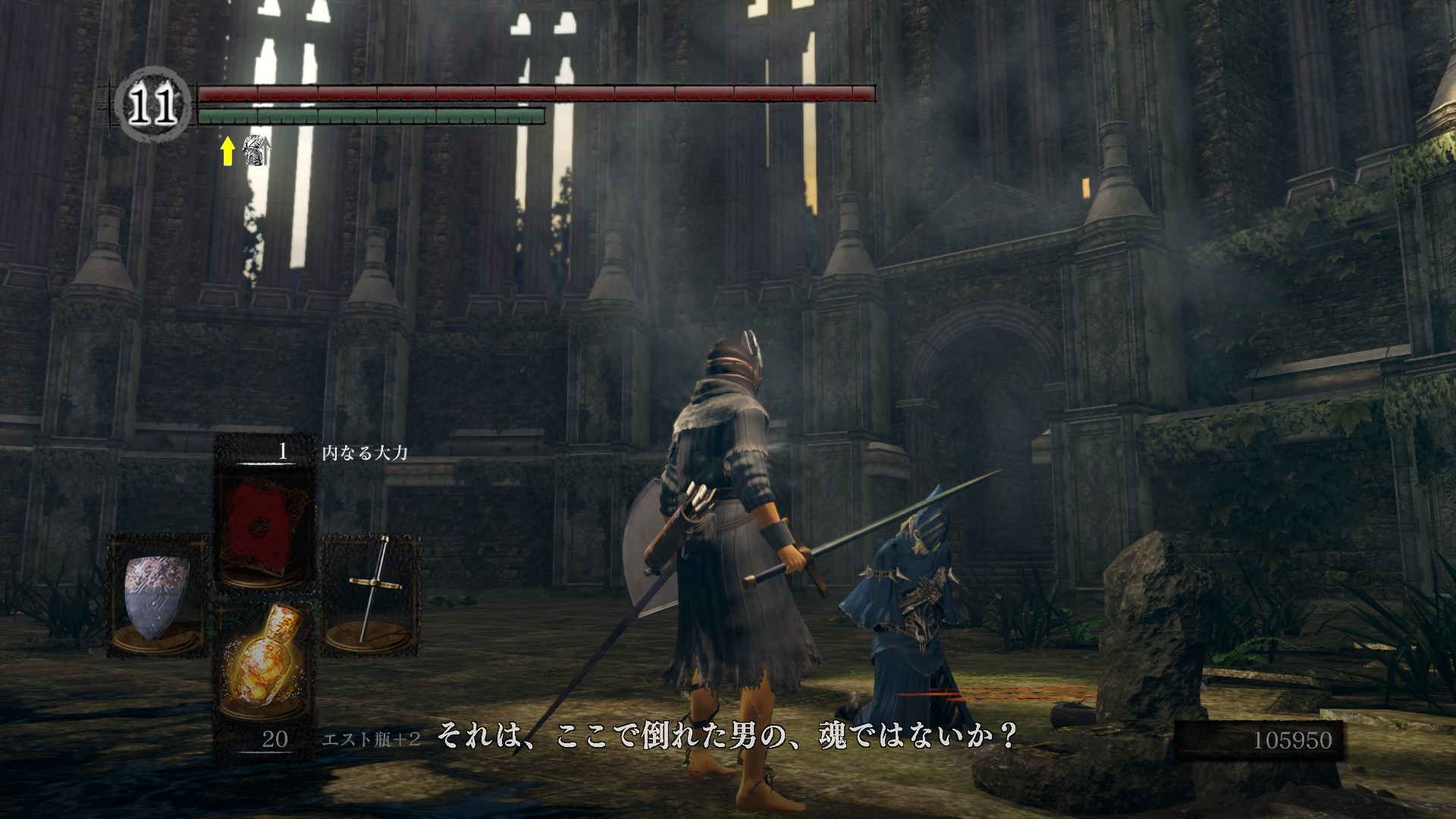Click the yellow up-arrow status buff icon
Screen dimensions: 1456x819
pyautogui.click(x=227, y=151)
